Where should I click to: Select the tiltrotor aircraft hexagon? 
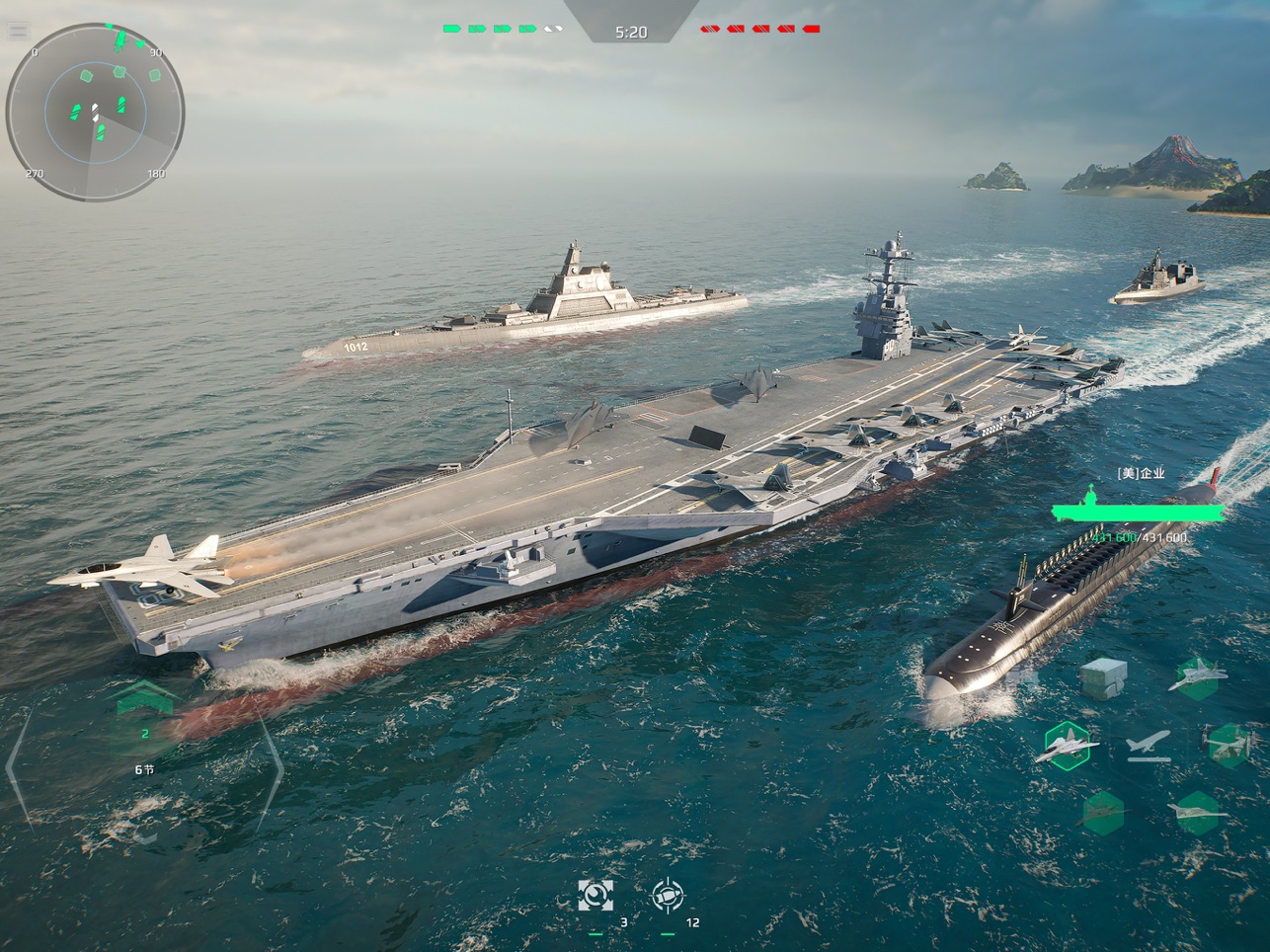[1229, 745]
